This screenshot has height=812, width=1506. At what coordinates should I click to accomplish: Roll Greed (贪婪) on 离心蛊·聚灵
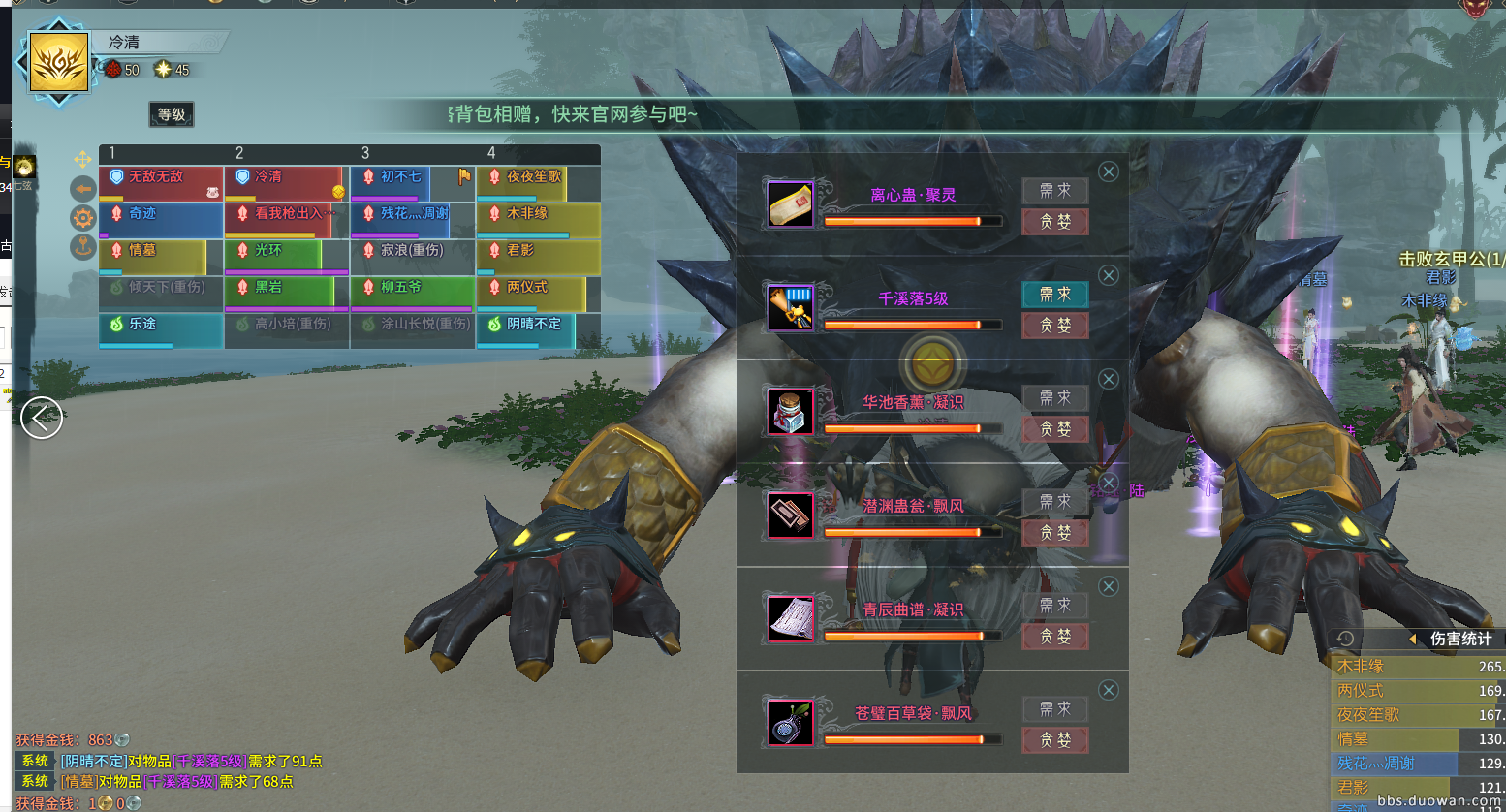(1054, 222)
